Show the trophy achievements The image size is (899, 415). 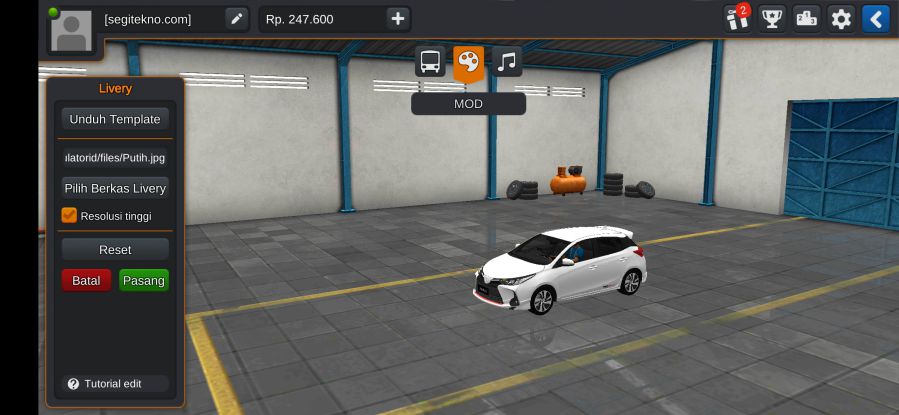(x=771, y=19)
